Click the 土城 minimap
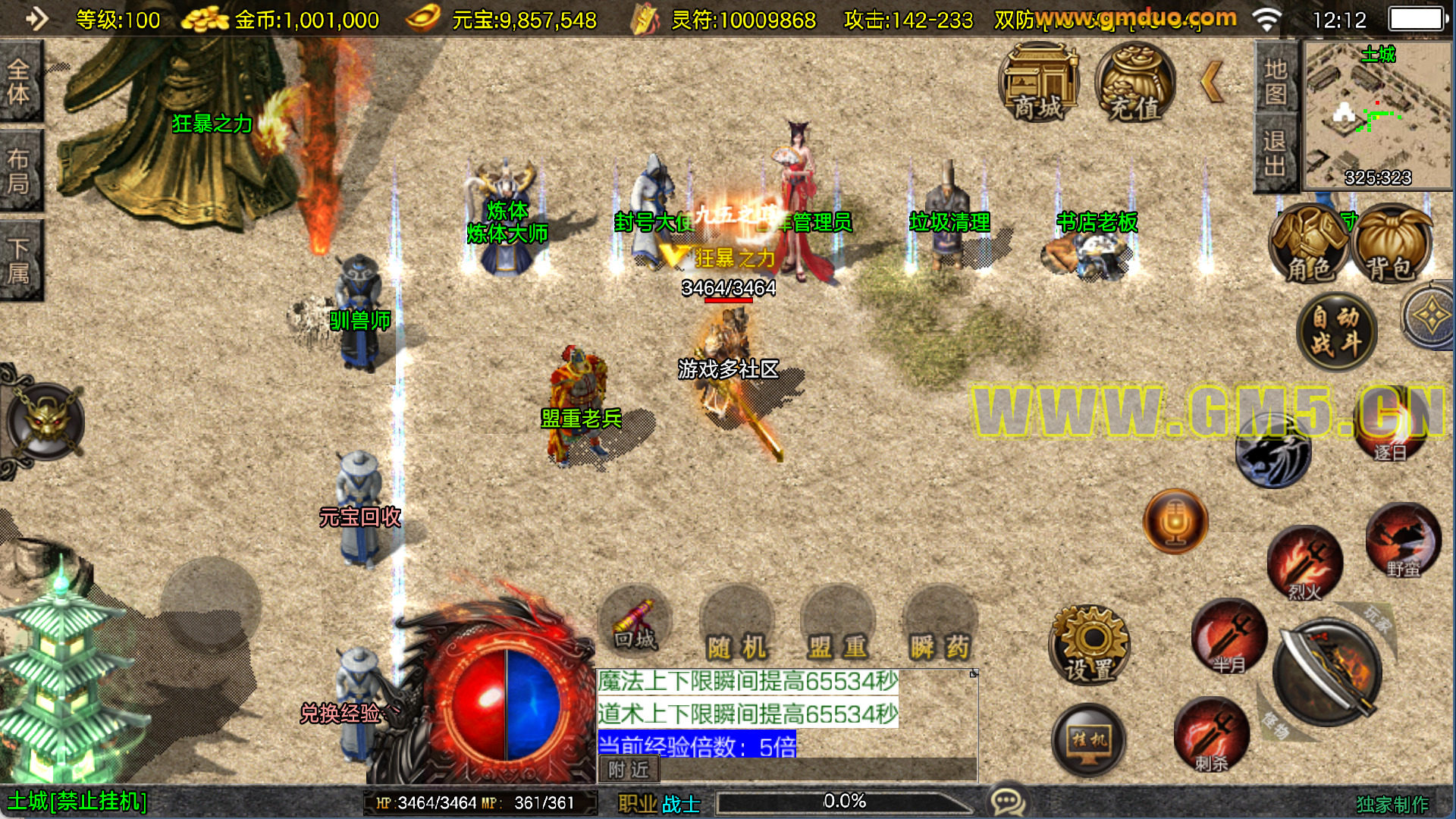Screen dimensions: 1456x819 coord(1376,115)
